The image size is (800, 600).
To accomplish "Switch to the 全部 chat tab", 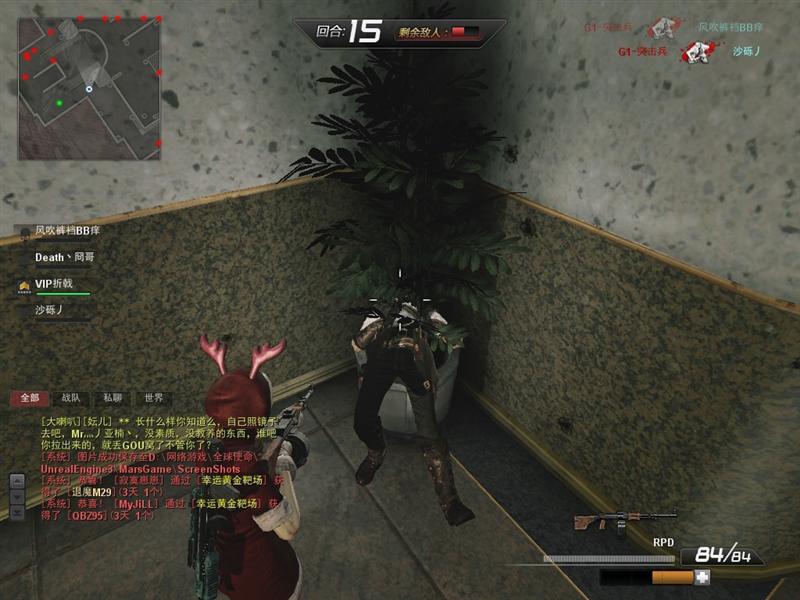I will point(29,398).
